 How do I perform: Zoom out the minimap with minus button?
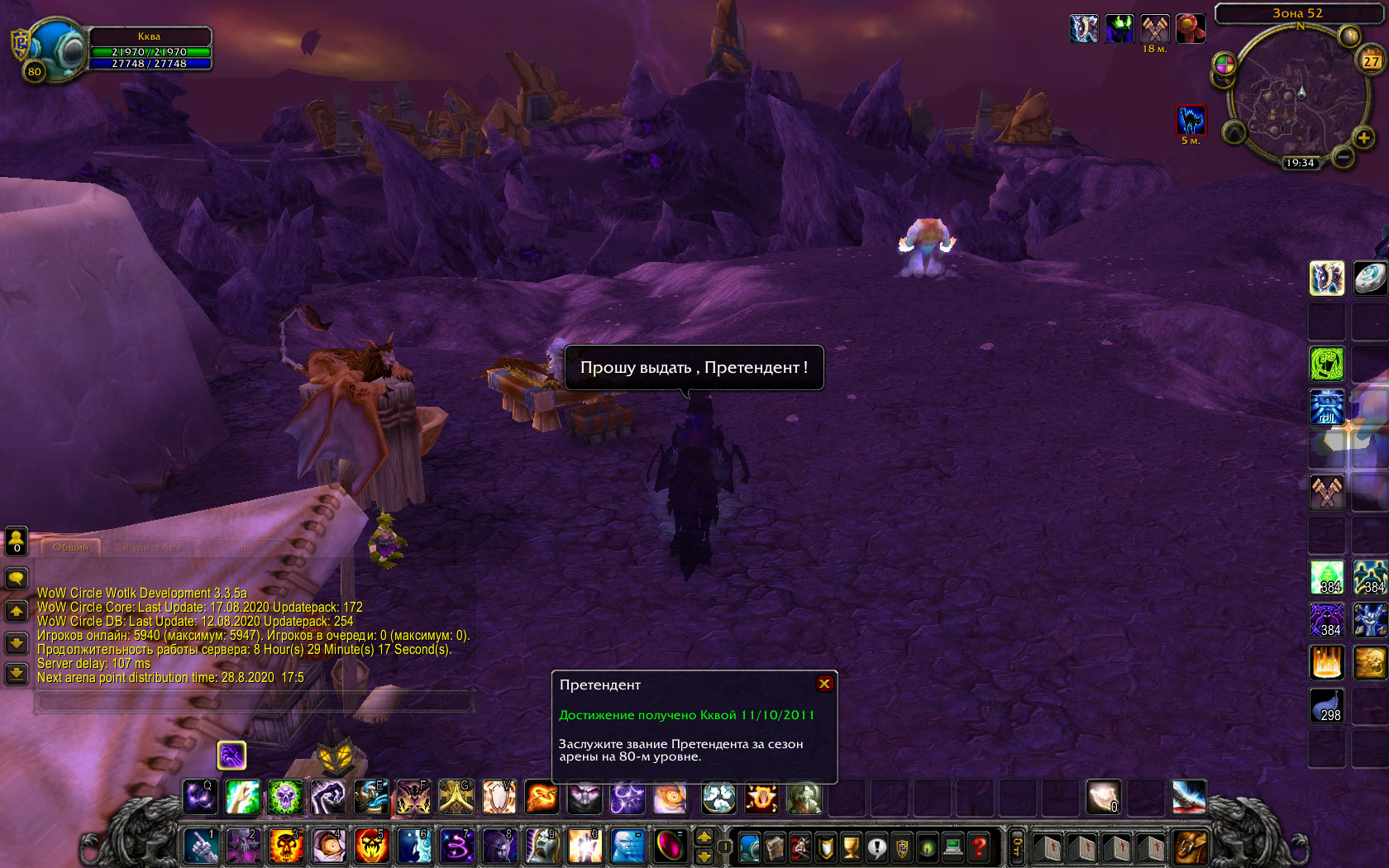(x=1344, y=156)
